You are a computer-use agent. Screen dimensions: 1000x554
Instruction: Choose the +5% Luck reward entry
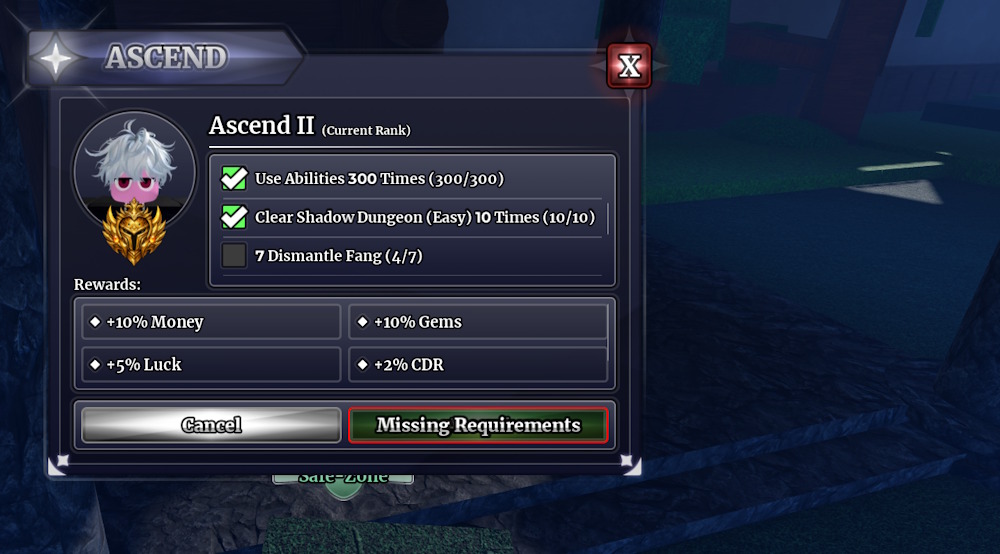[212, 365]
